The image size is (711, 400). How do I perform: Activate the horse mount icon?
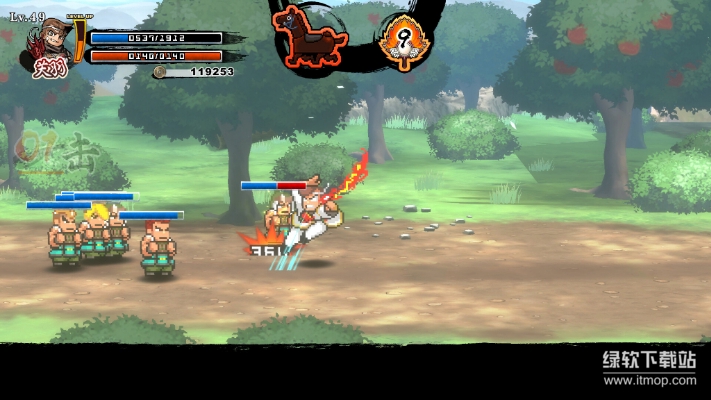(x=310, y=33)
